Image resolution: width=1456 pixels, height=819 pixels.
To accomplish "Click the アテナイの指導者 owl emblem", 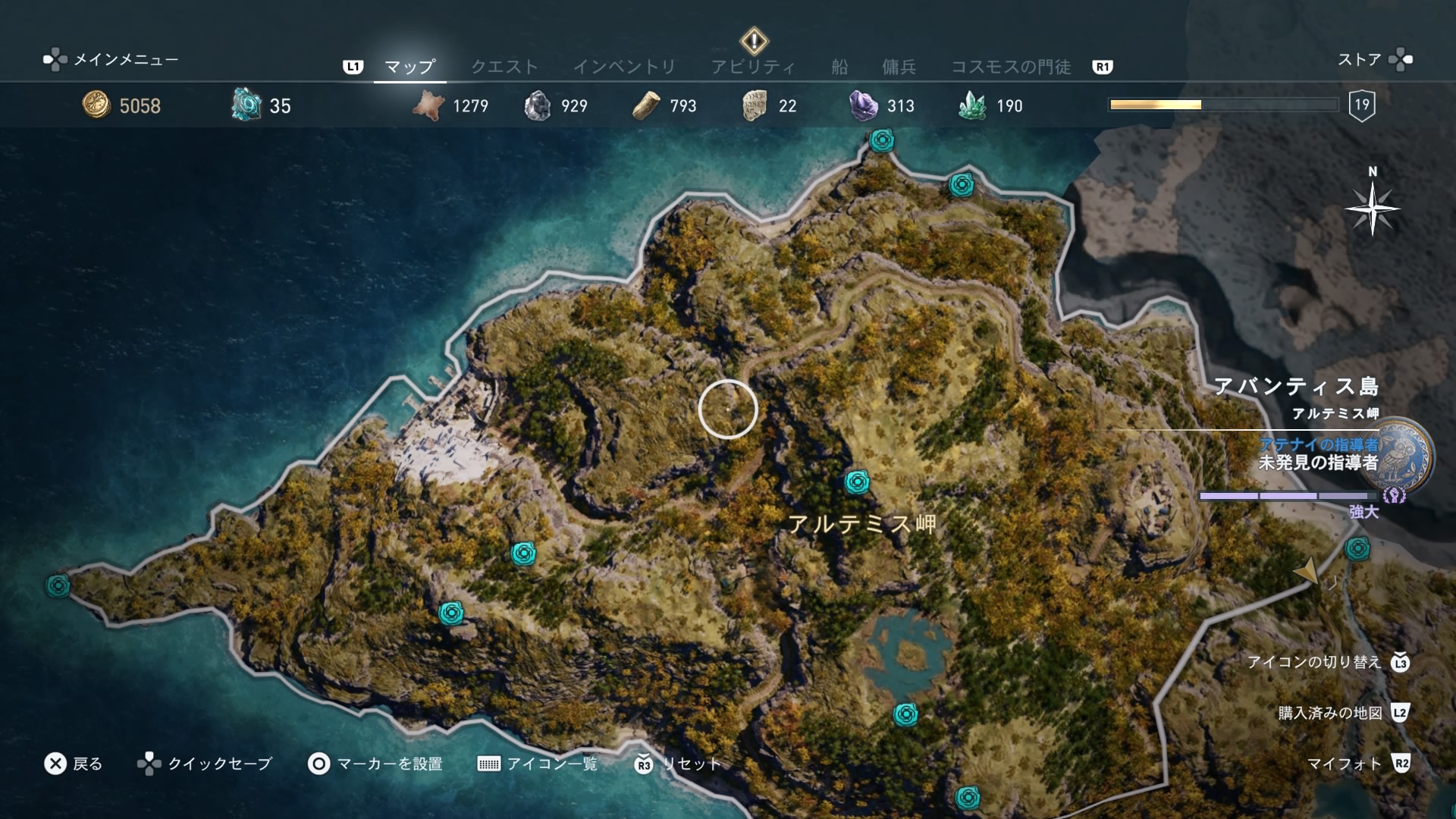I will point(1401,457).
